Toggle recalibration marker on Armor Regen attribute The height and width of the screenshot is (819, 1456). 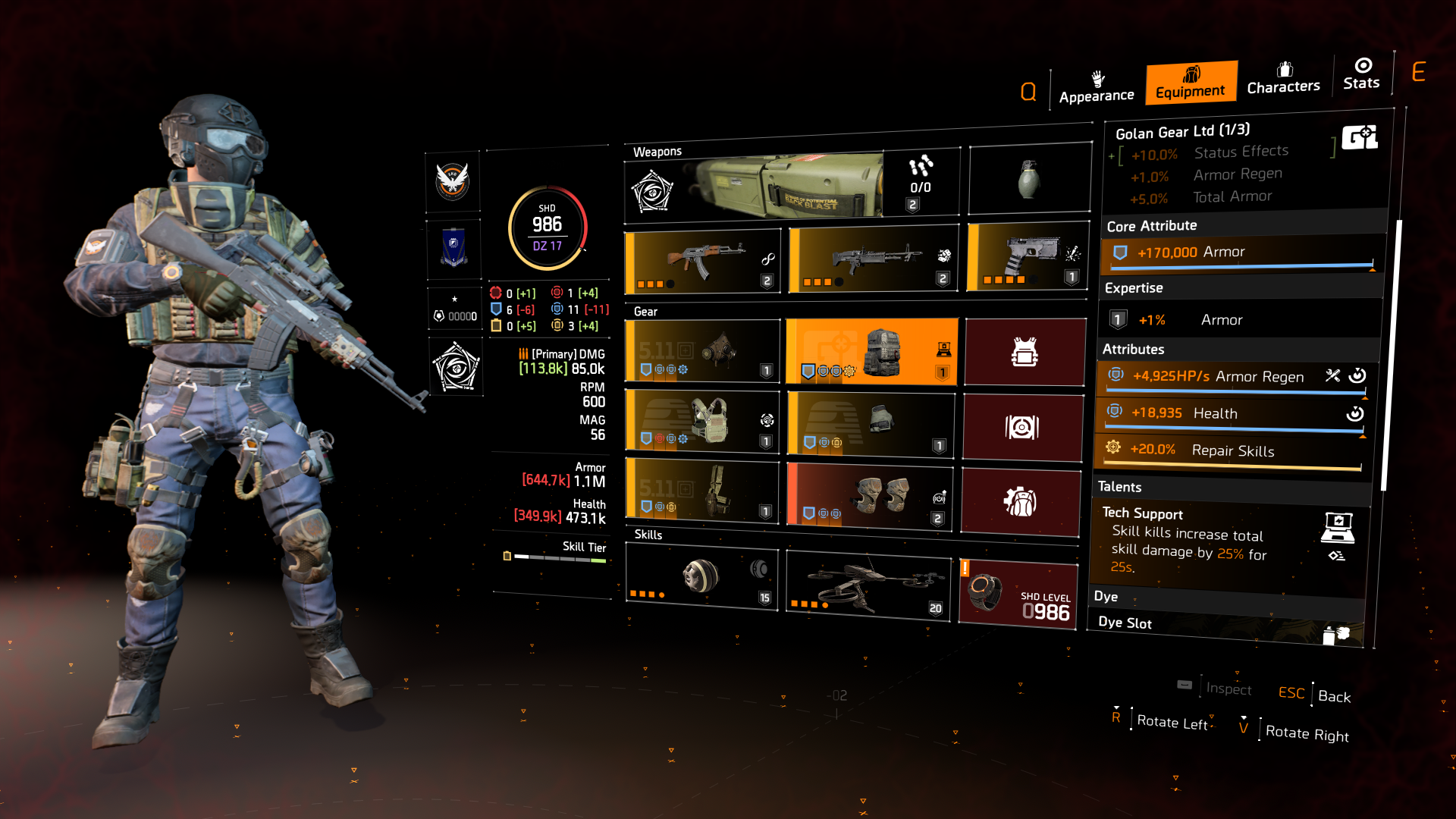[1357, 374]
